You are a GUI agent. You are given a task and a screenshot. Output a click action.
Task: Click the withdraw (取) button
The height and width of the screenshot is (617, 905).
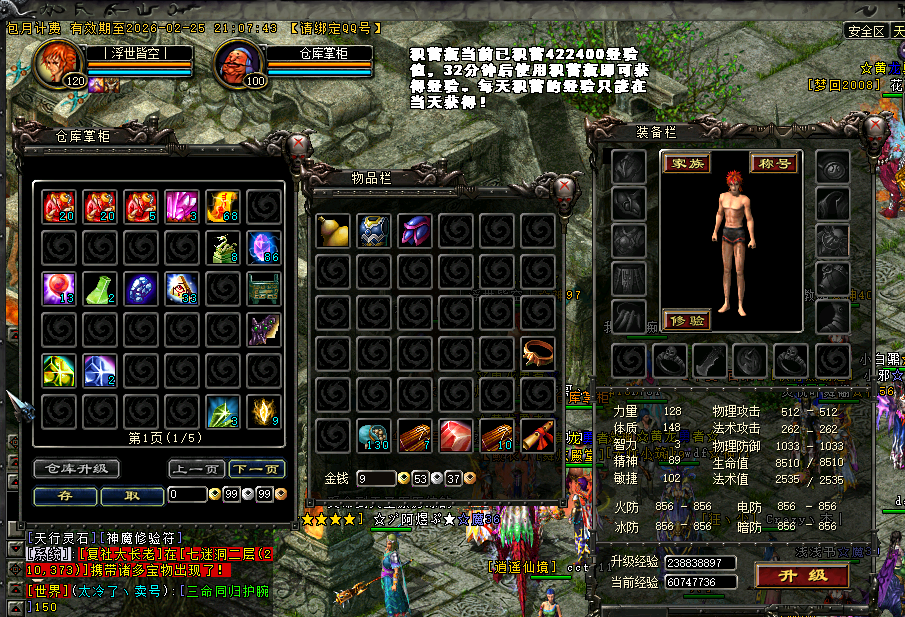[132, 495]
